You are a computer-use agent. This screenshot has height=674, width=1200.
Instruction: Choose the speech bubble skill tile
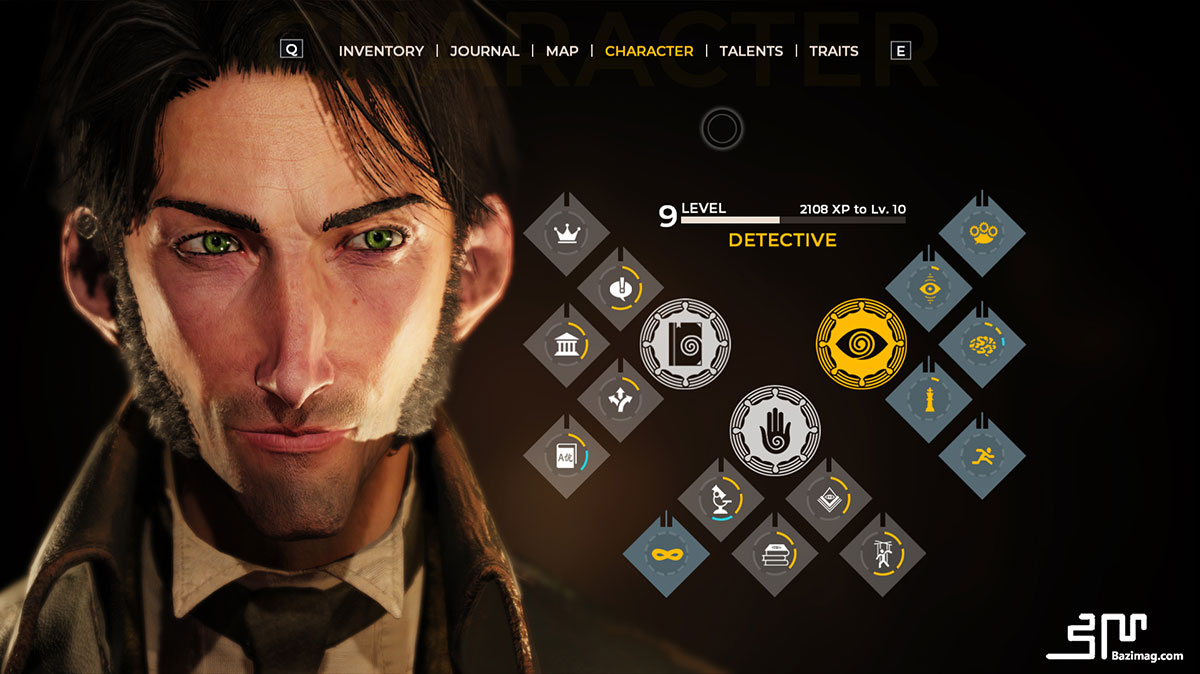(621, 290)
